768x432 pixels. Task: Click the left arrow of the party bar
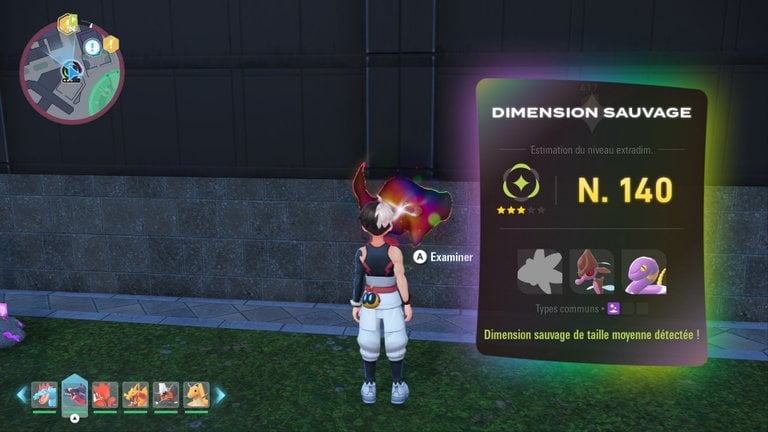pos(21,395)
